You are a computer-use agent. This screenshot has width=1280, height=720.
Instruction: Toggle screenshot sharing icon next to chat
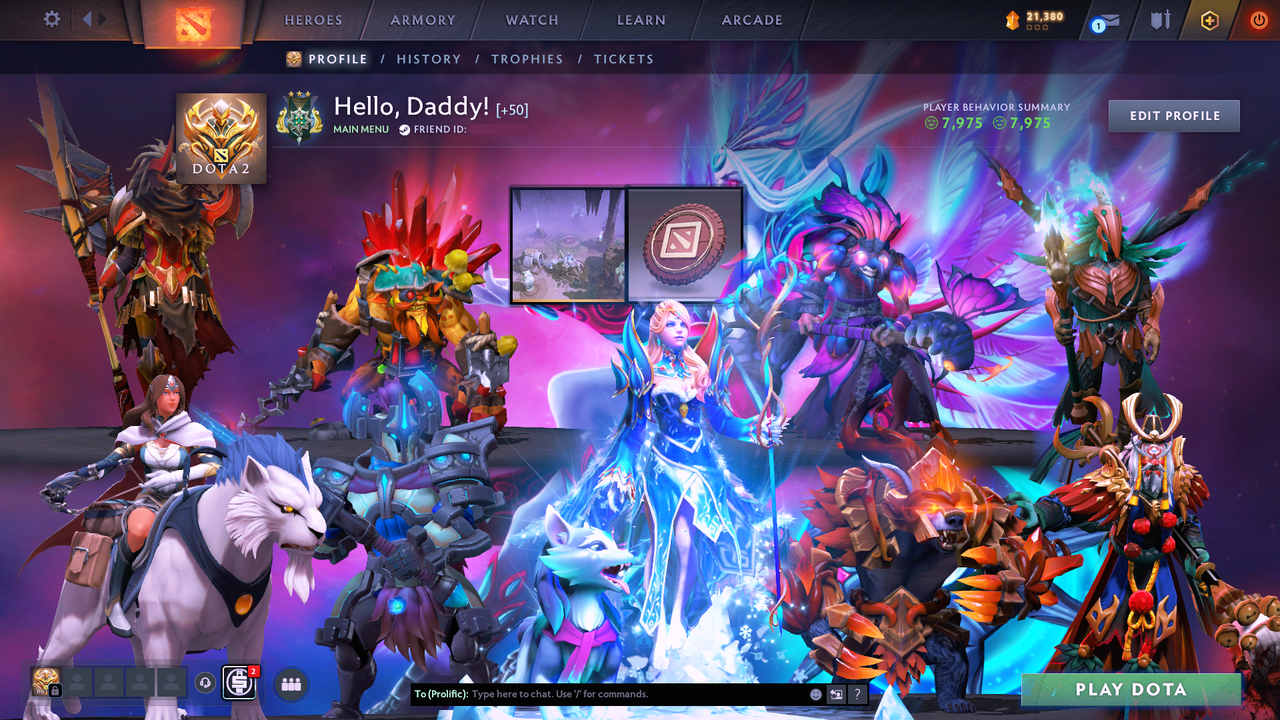(x=837, y=693)
